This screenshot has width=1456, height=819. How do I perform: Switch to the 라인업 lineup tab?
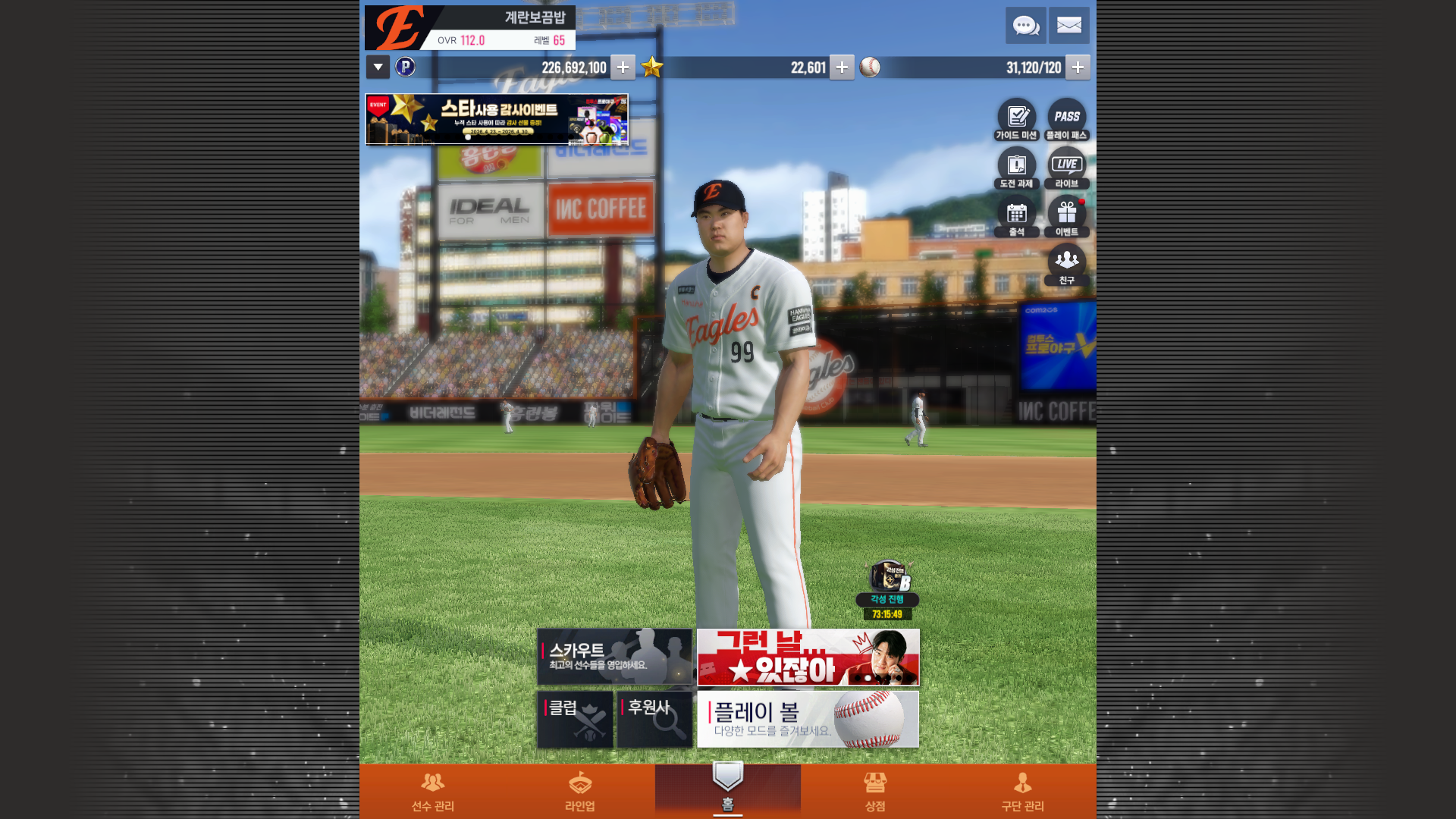(x=580, y=791)
